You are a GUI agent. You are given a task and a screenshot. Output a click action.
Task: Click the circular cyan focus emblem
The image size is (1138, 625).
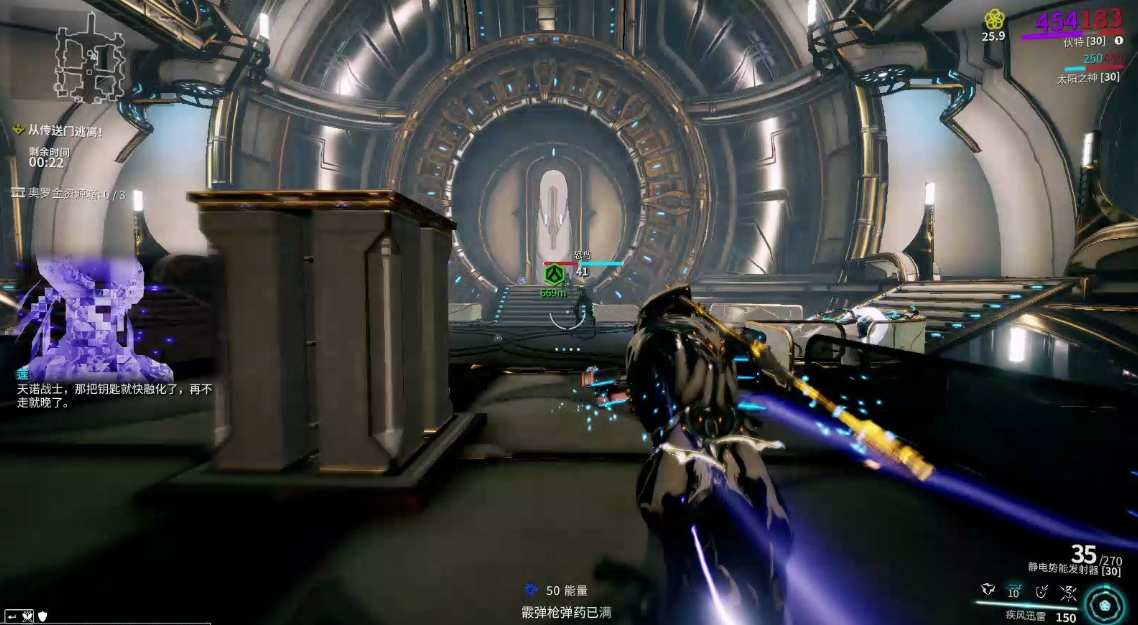1104,603
